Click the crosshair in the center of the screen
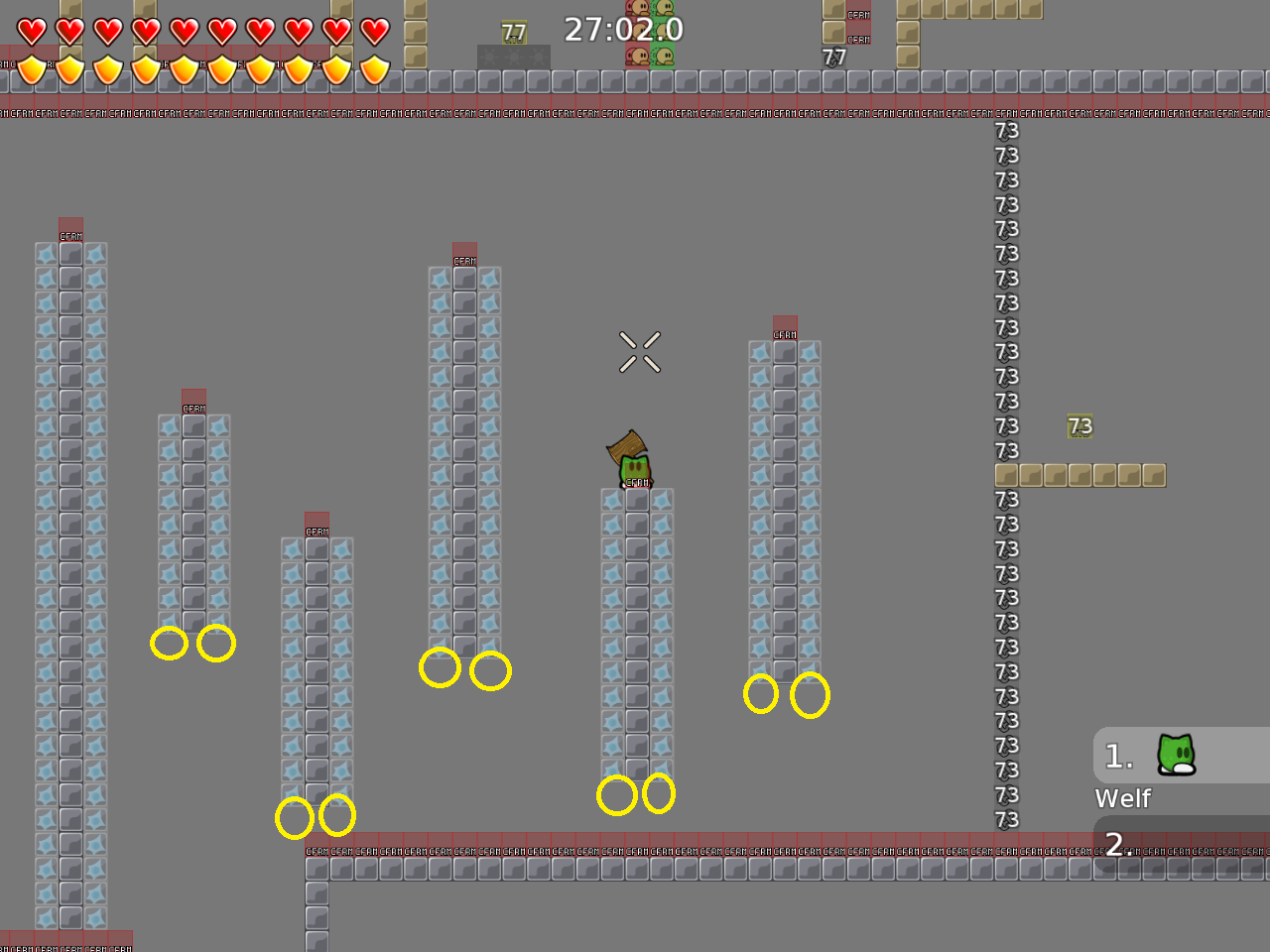The width and height of the screenshot is (1270, 952). [x=640, y=354]
